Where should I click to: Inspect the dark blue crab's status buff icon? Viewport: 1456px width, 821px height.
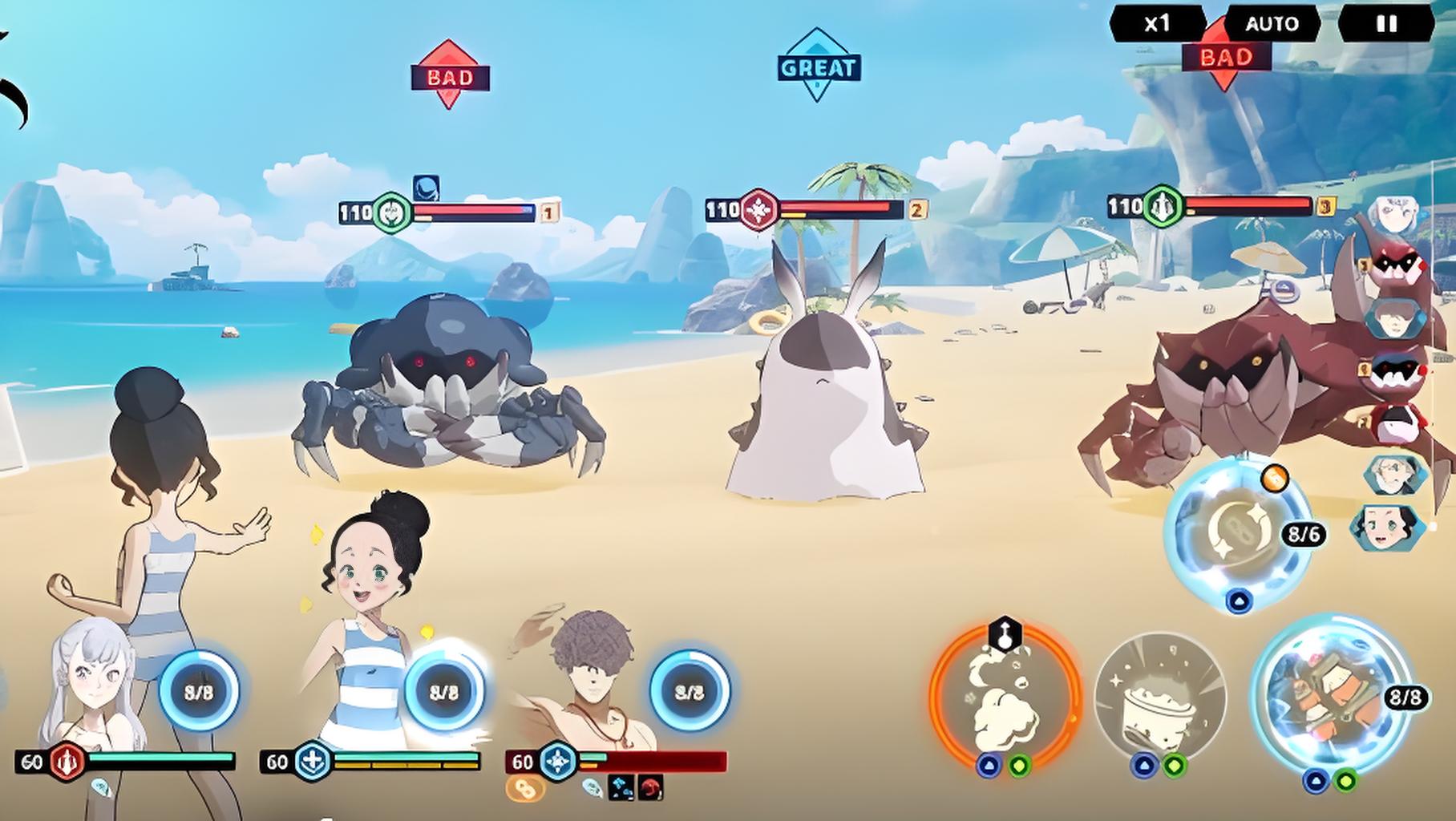(x=426, y=188)
